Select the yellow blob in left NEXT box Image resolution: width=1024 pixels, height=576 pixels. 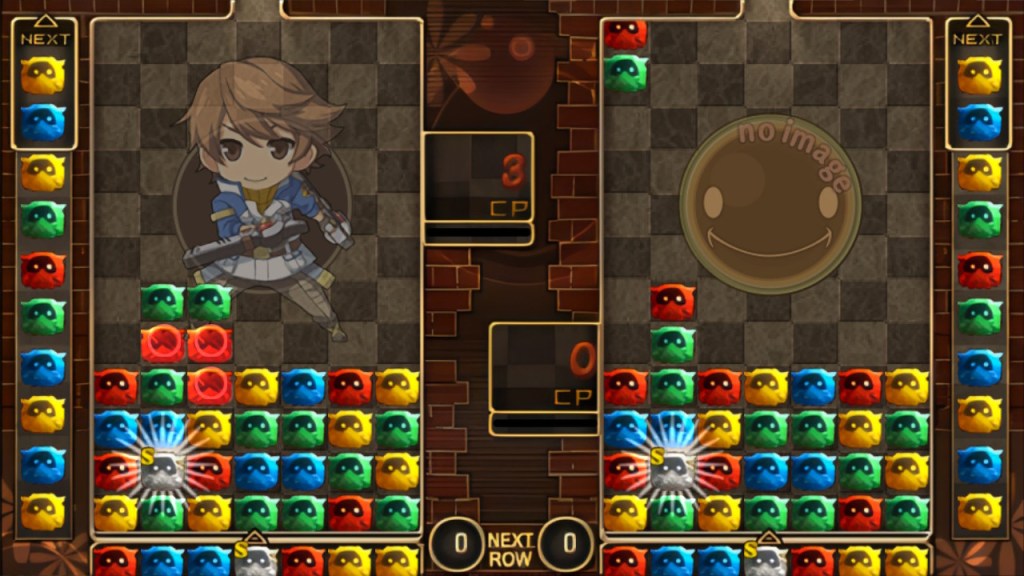pos(43,76)
